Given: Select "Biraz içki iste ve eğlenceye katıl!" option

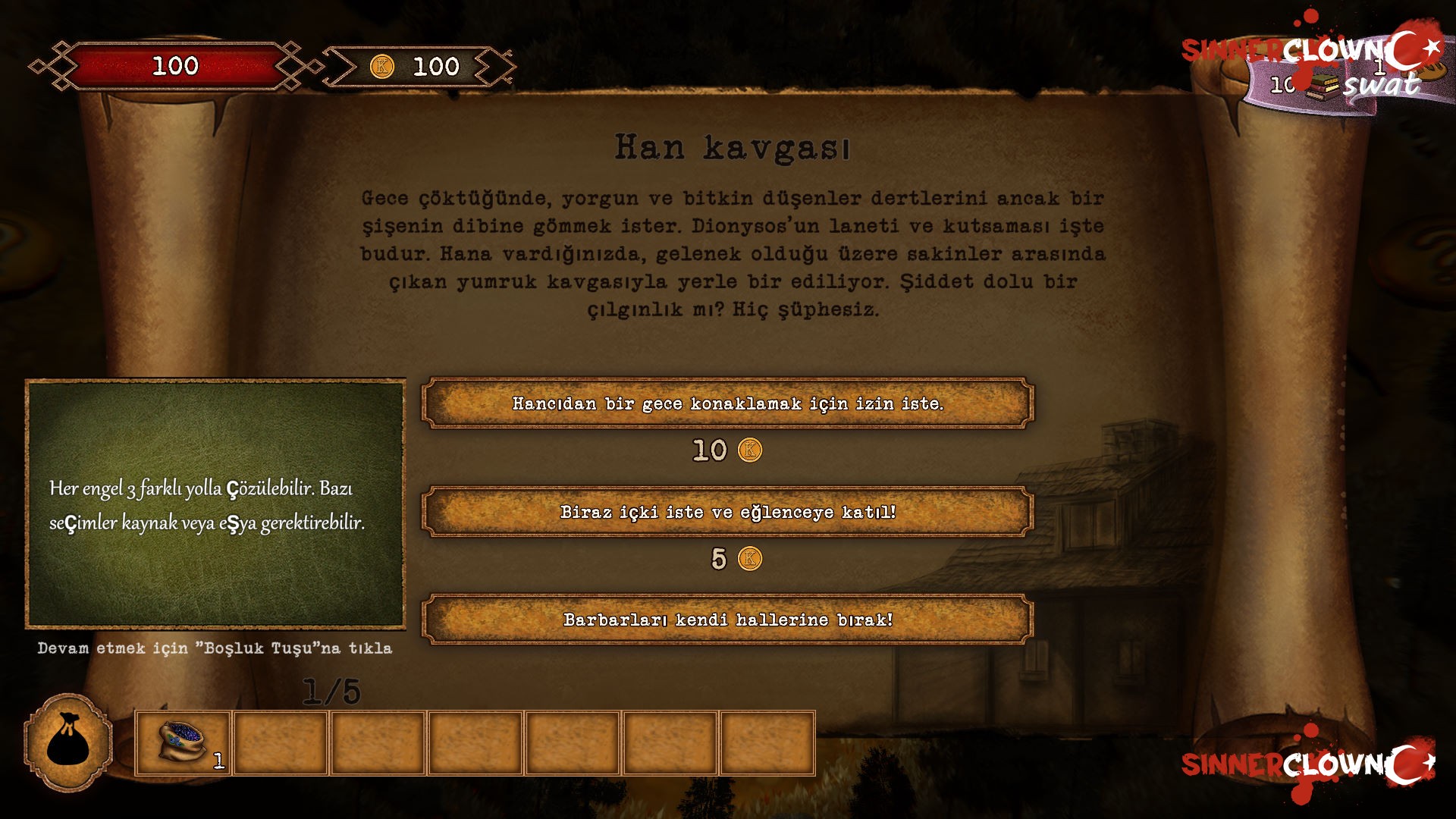Looking at the screenshot, I should [x=728, y=512].
